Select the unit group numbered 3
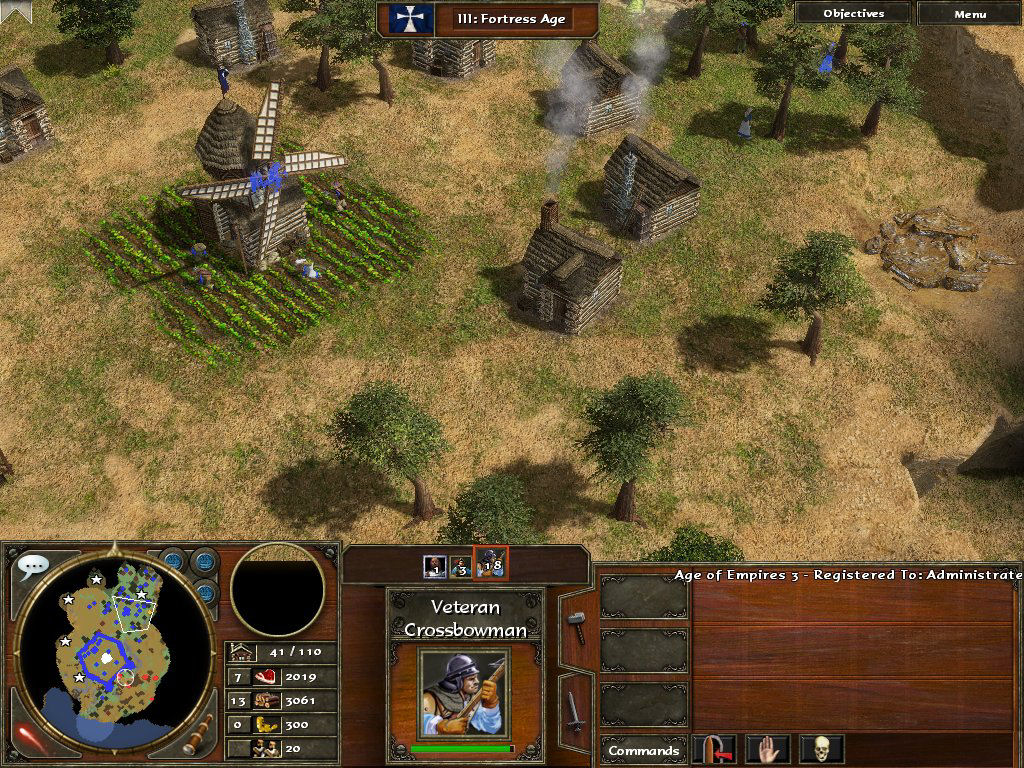Image resolution: width=1024 pixels, height=768 pixels. pyautogui.click(x=460, y=566)
